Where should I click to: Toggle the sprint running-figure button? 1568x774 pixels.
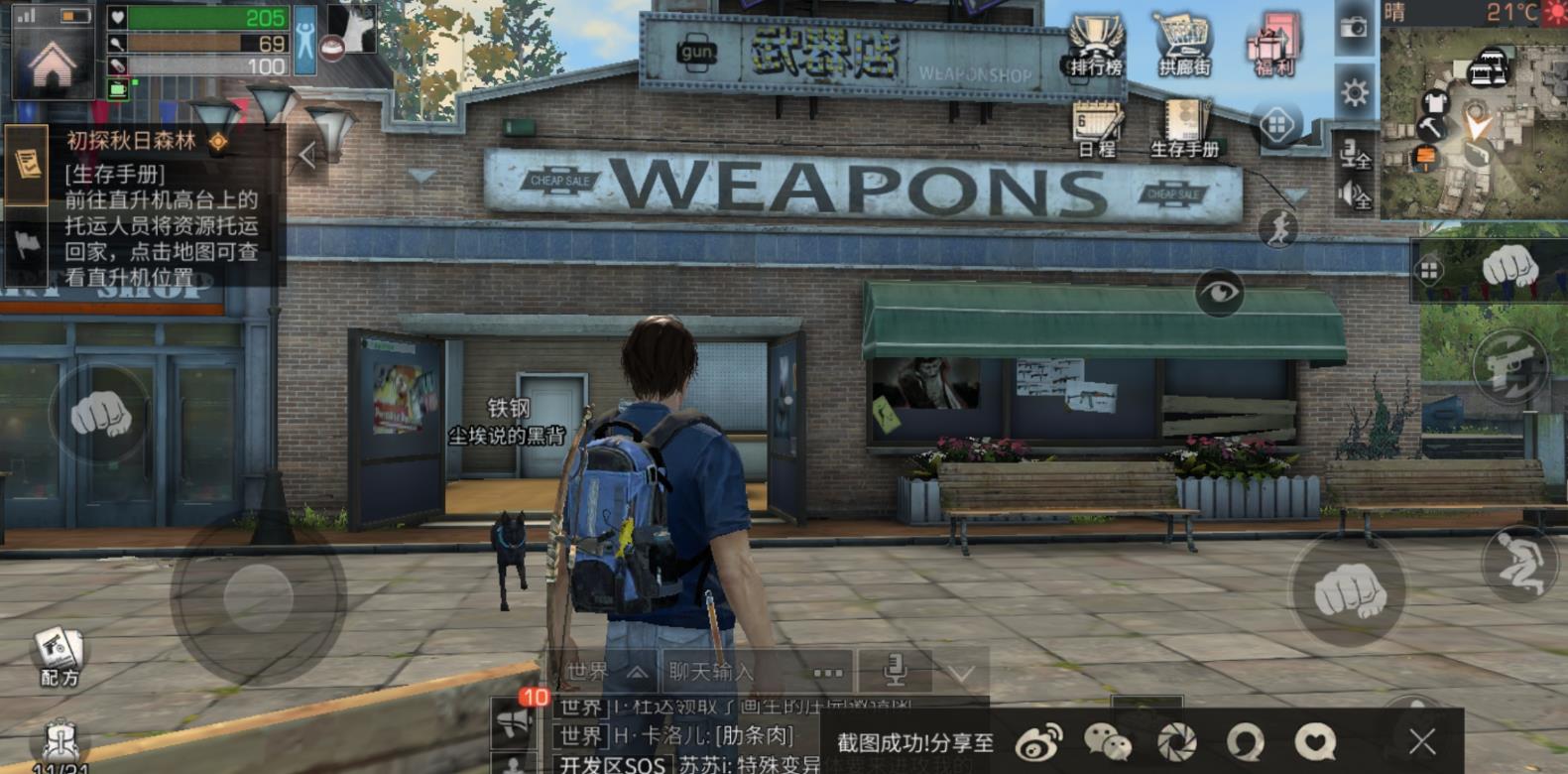click(x=1278, y=229)
